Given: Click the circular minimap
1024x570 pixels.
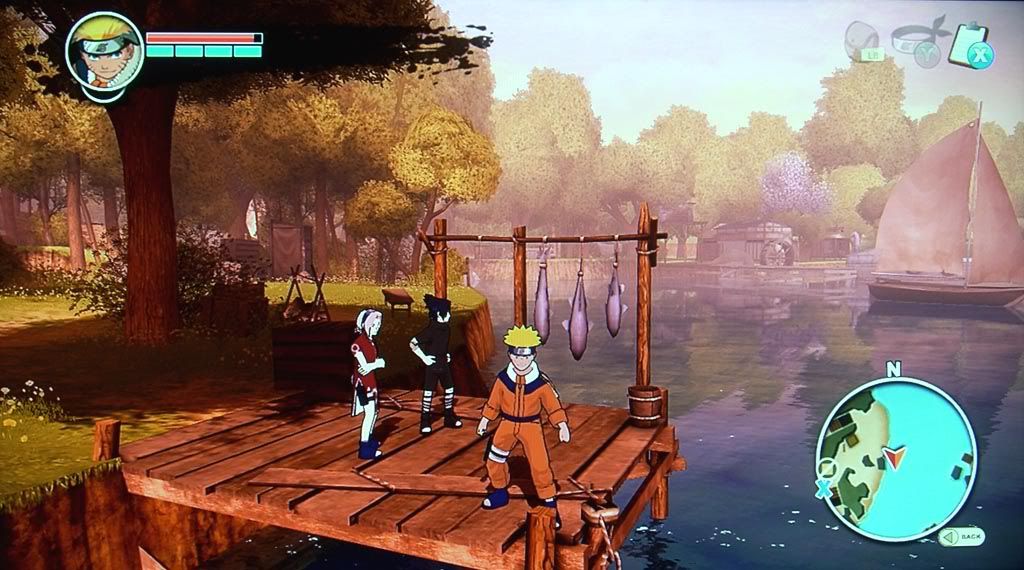Looking at the screenshot, I should point(895,459).
